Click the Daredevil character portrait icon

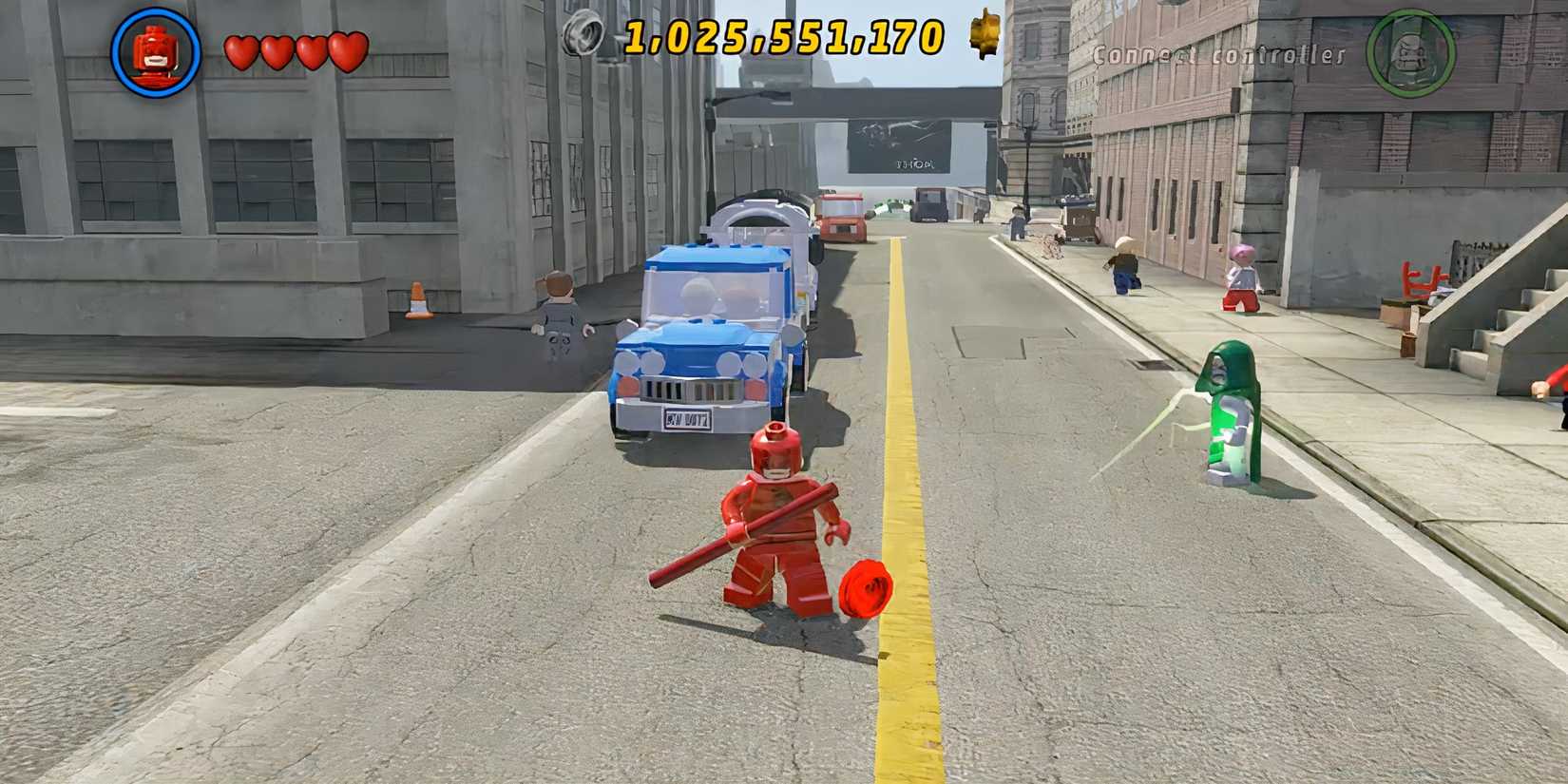point(154,47)
